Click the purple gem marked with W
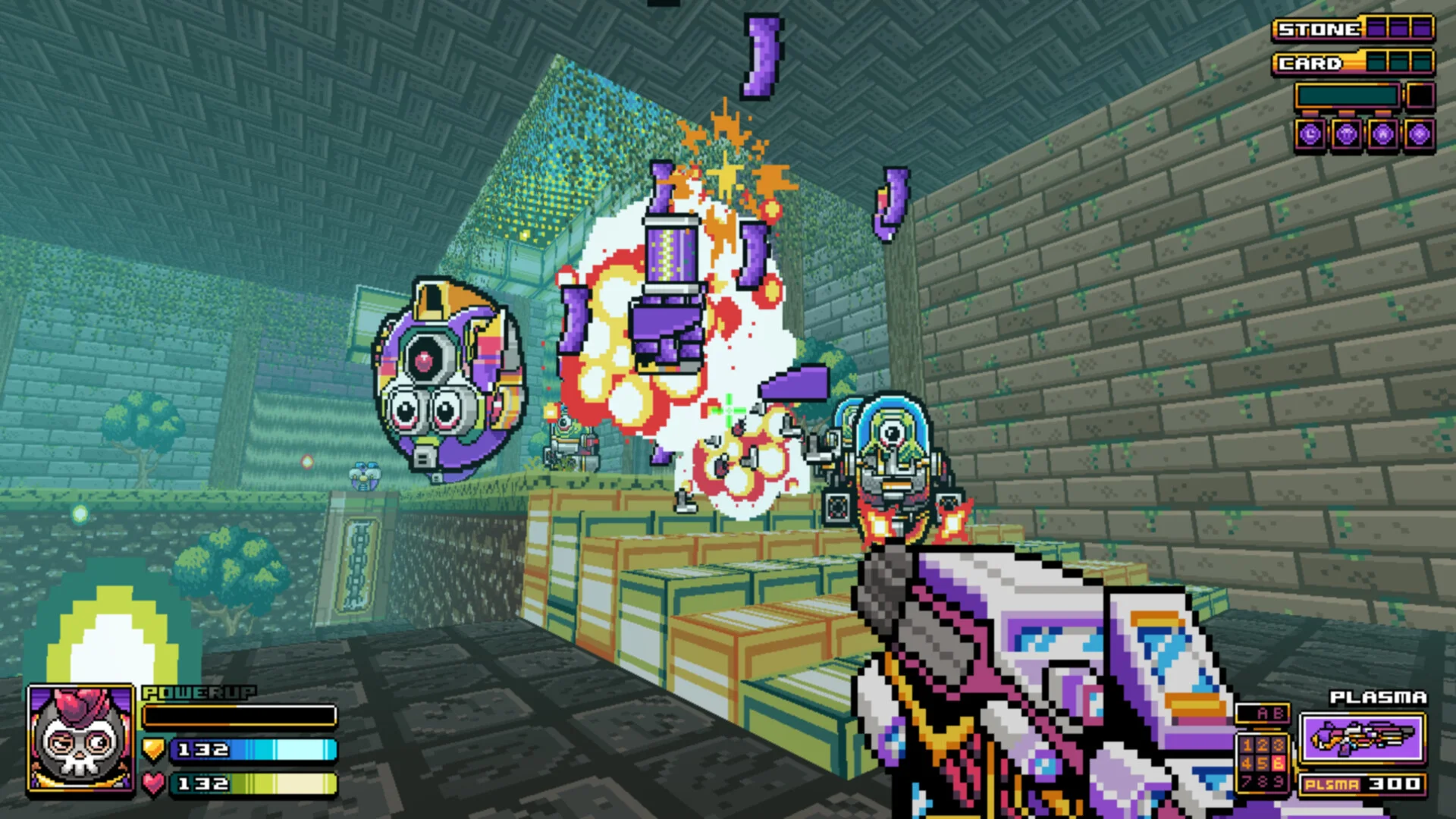Viewport: 1456px width, 819px height. pos(1382,136)
